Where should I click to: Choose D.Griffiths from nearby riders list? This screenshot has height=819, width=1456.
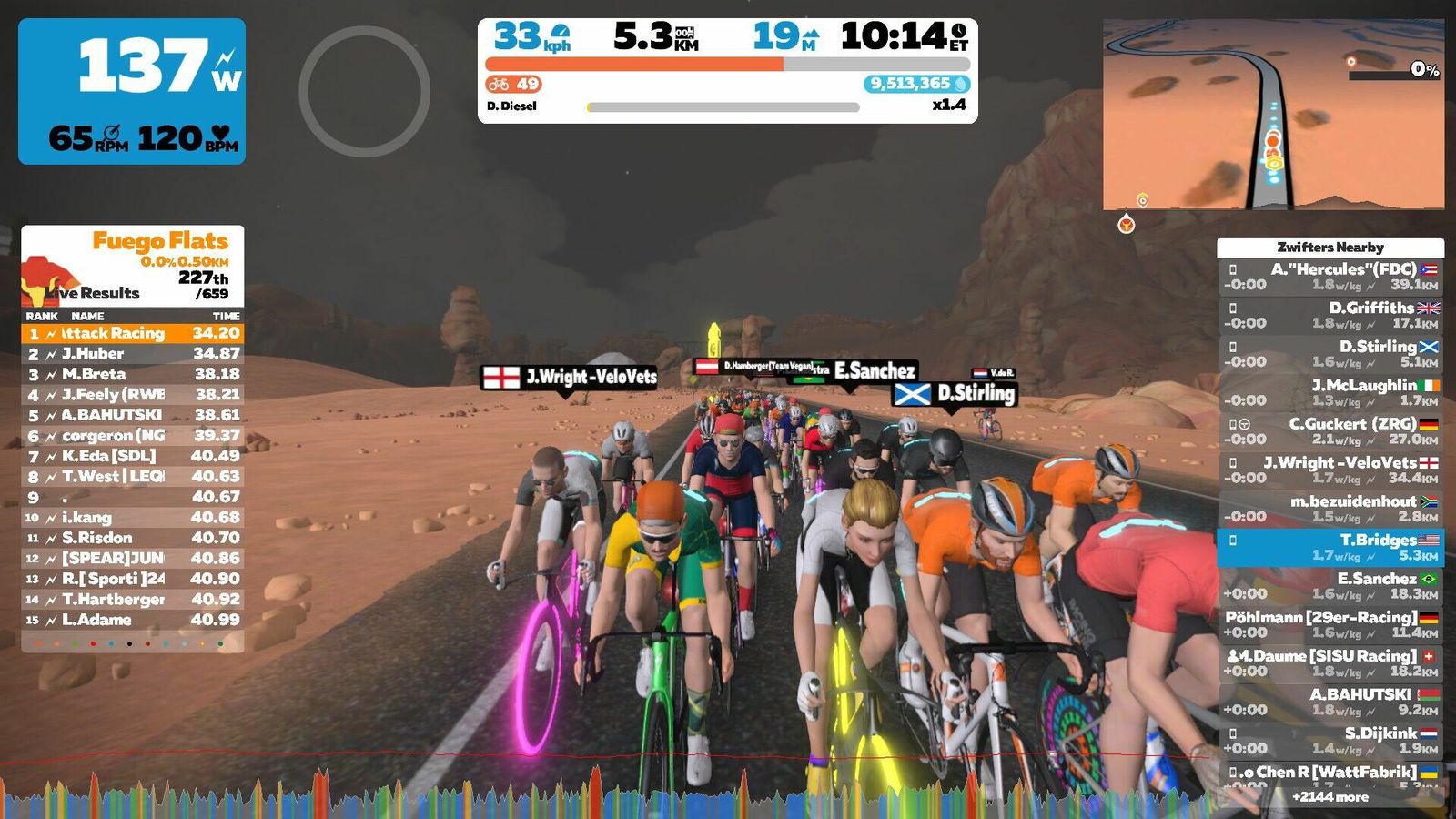click(1330, 315)
